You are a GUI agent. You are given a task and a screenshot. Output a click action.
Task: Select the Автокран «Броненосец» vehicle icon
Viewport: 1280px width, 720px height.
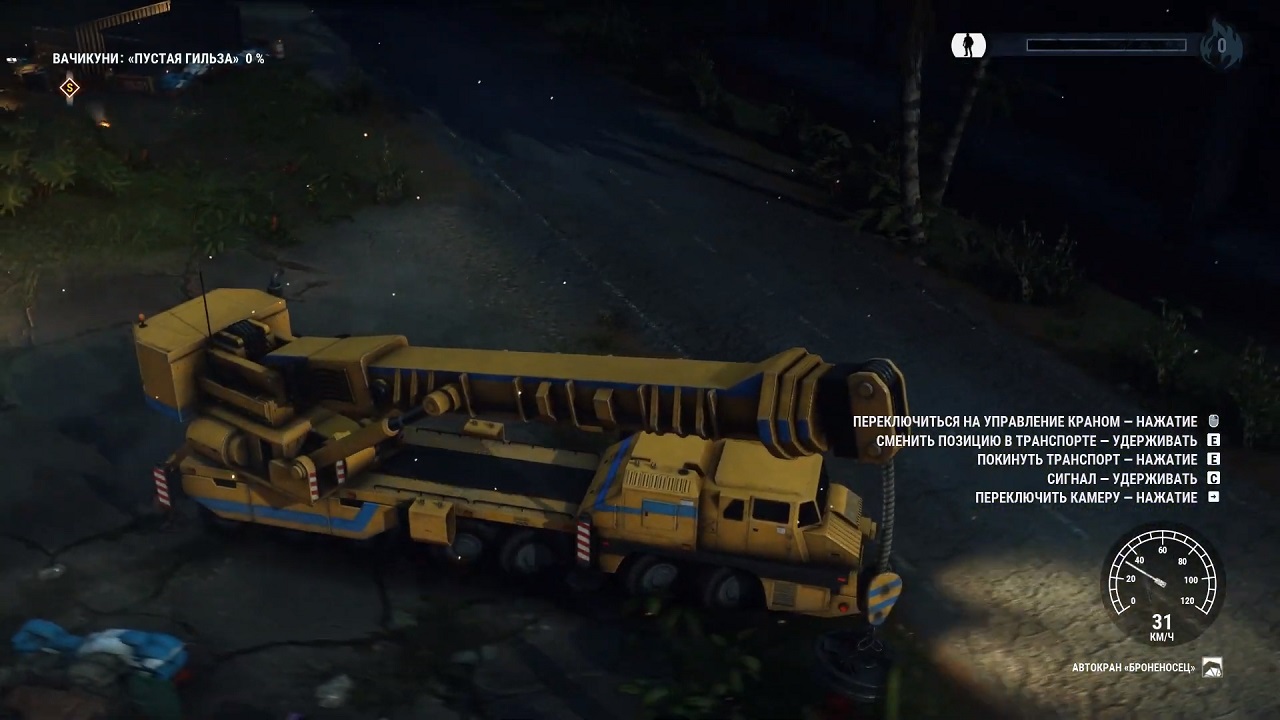1212,667
